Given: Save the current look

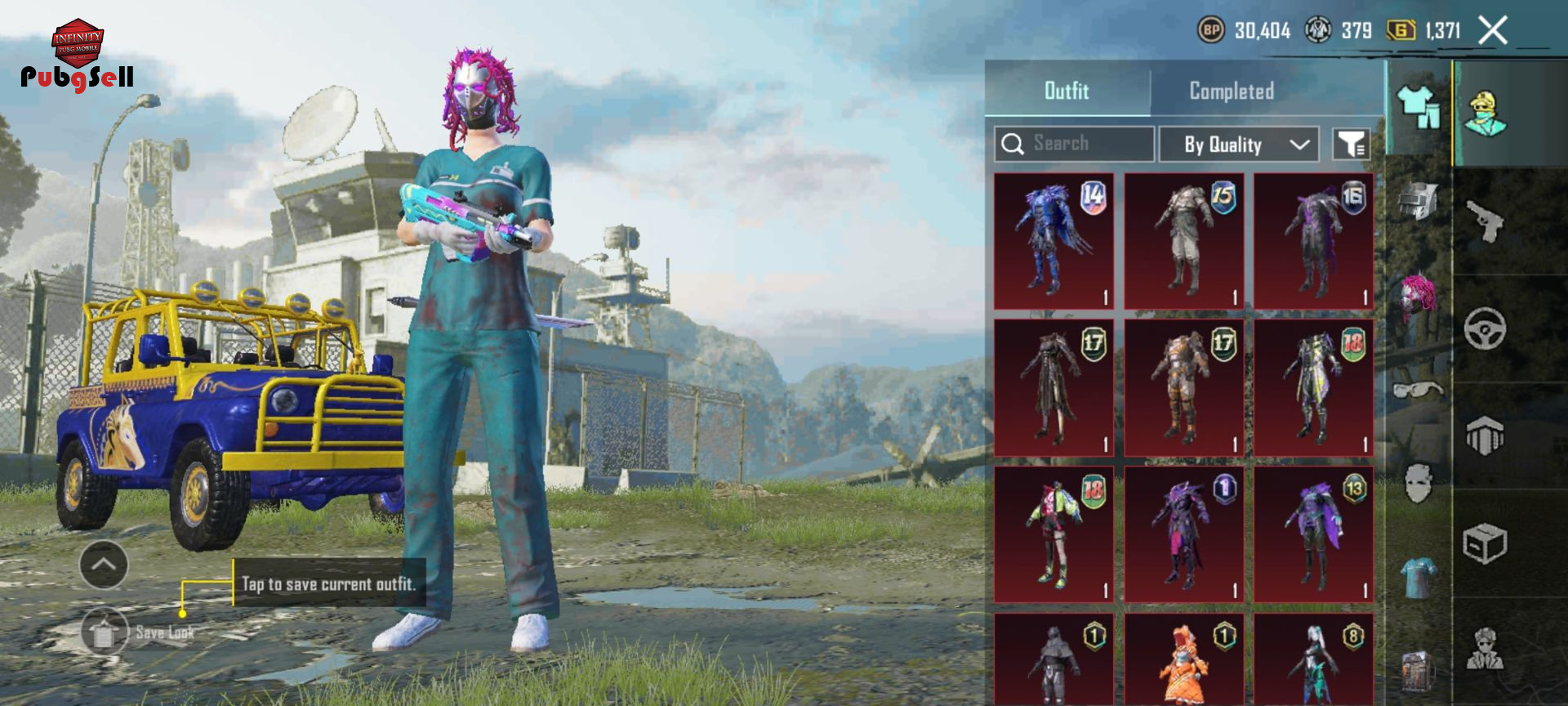Looking at the screenshot, I should click(x=105, y=632).
